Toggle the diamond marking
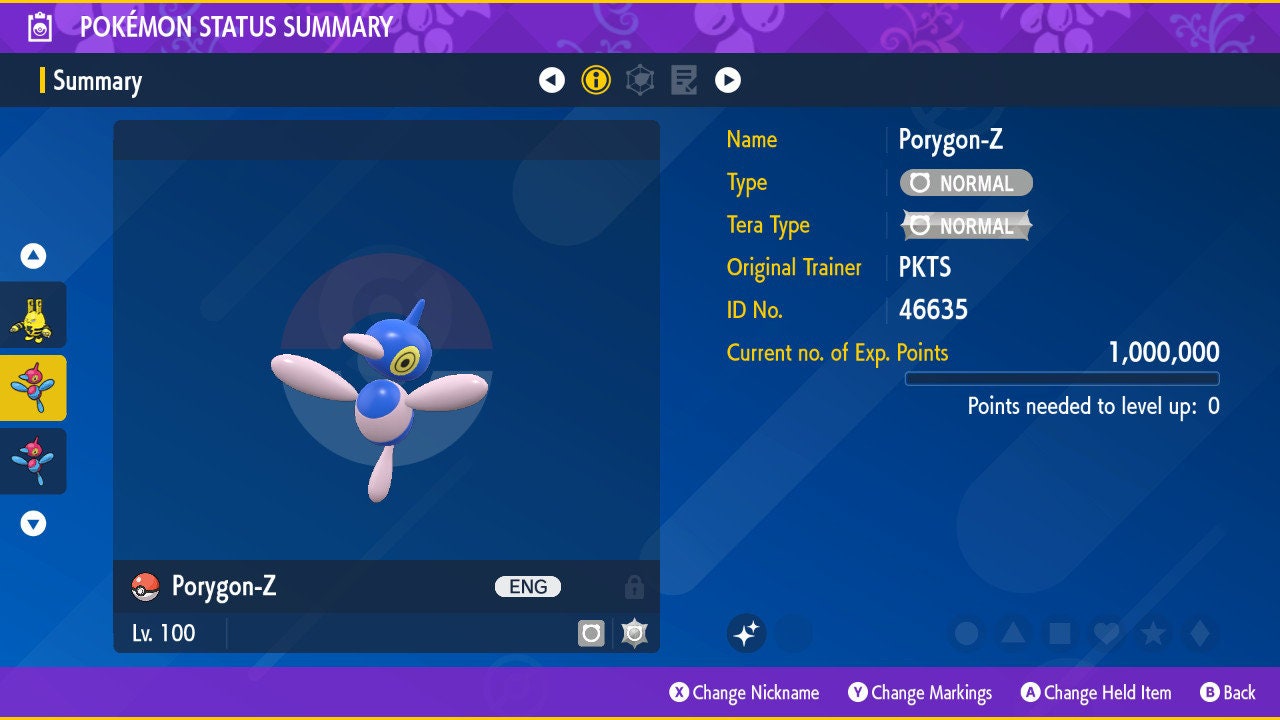 (1198, 633)
